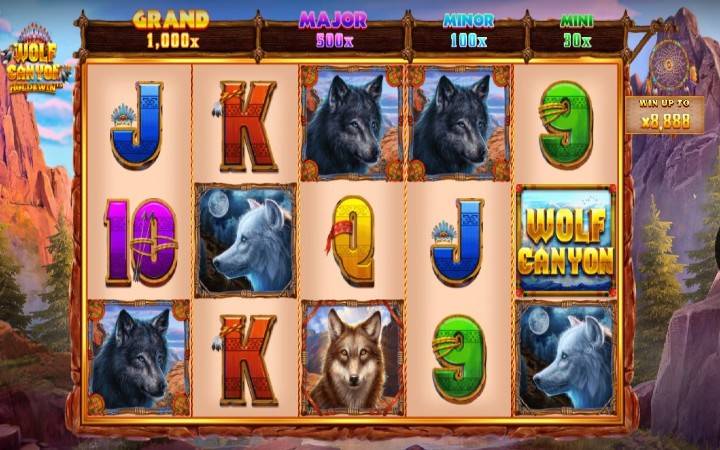Click the brown wolf reel symbol
Viewport: 720px width, 450px height.
(352, 357)
